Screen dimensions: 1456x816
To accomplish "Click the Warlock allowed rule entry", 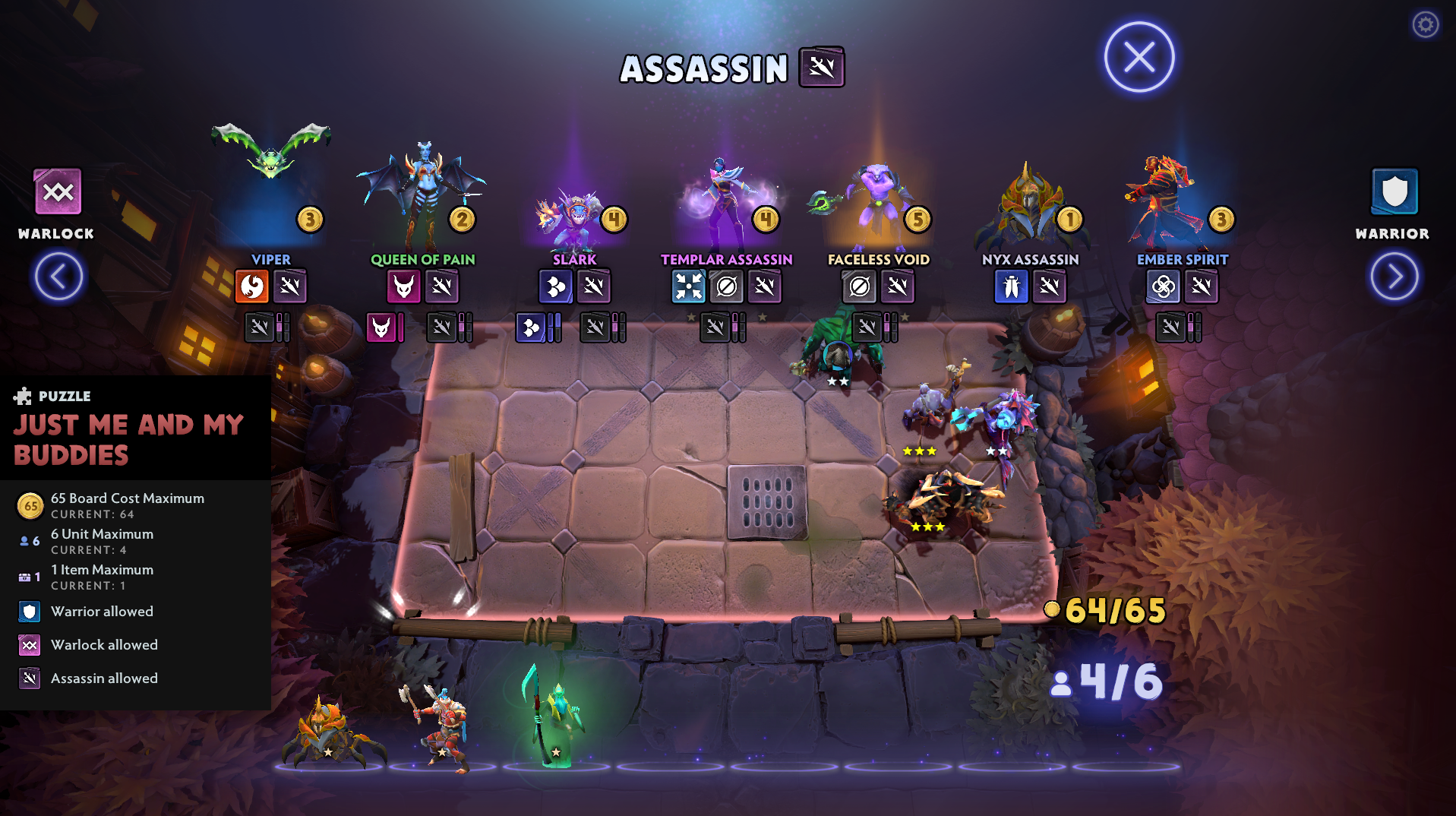I will (104, 645).
